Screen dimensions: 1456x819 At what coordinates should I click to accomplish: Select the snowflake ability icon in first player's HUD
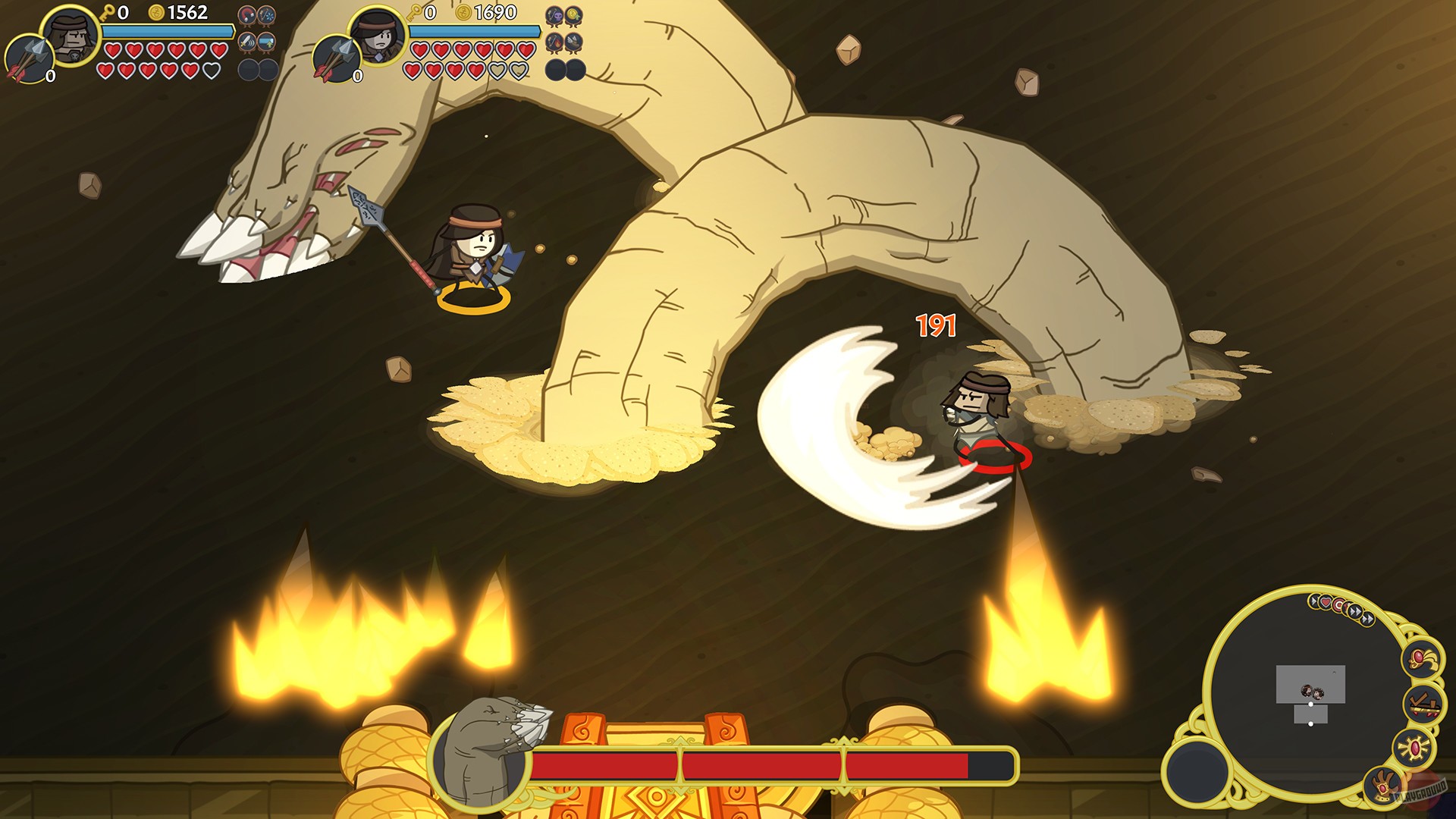coord(265,14)
